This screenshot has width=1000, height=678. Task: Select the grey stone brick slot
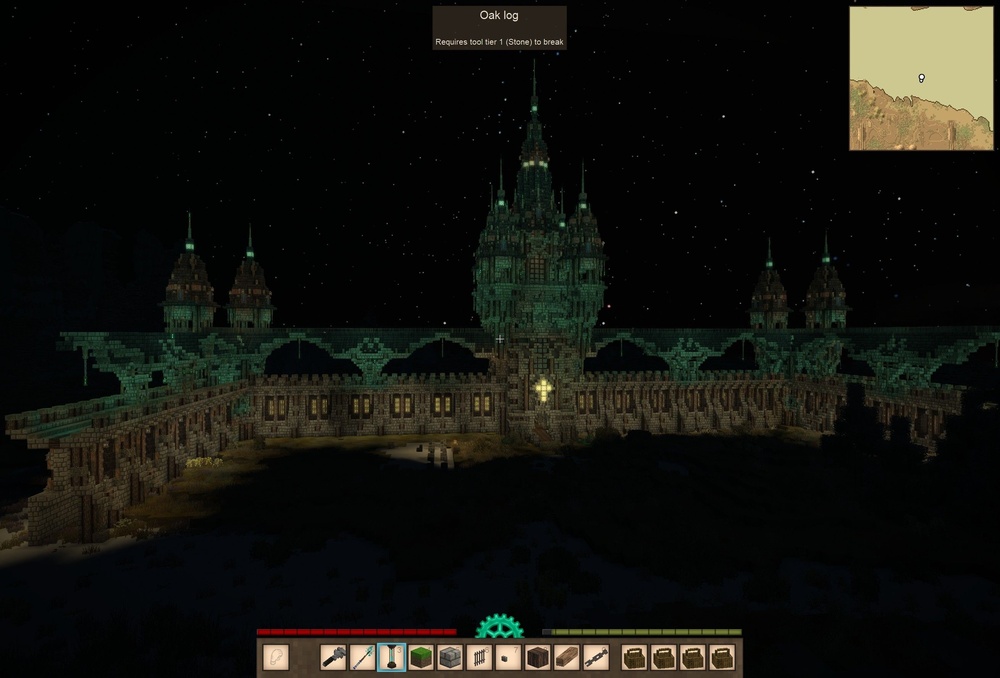(450, 657)
